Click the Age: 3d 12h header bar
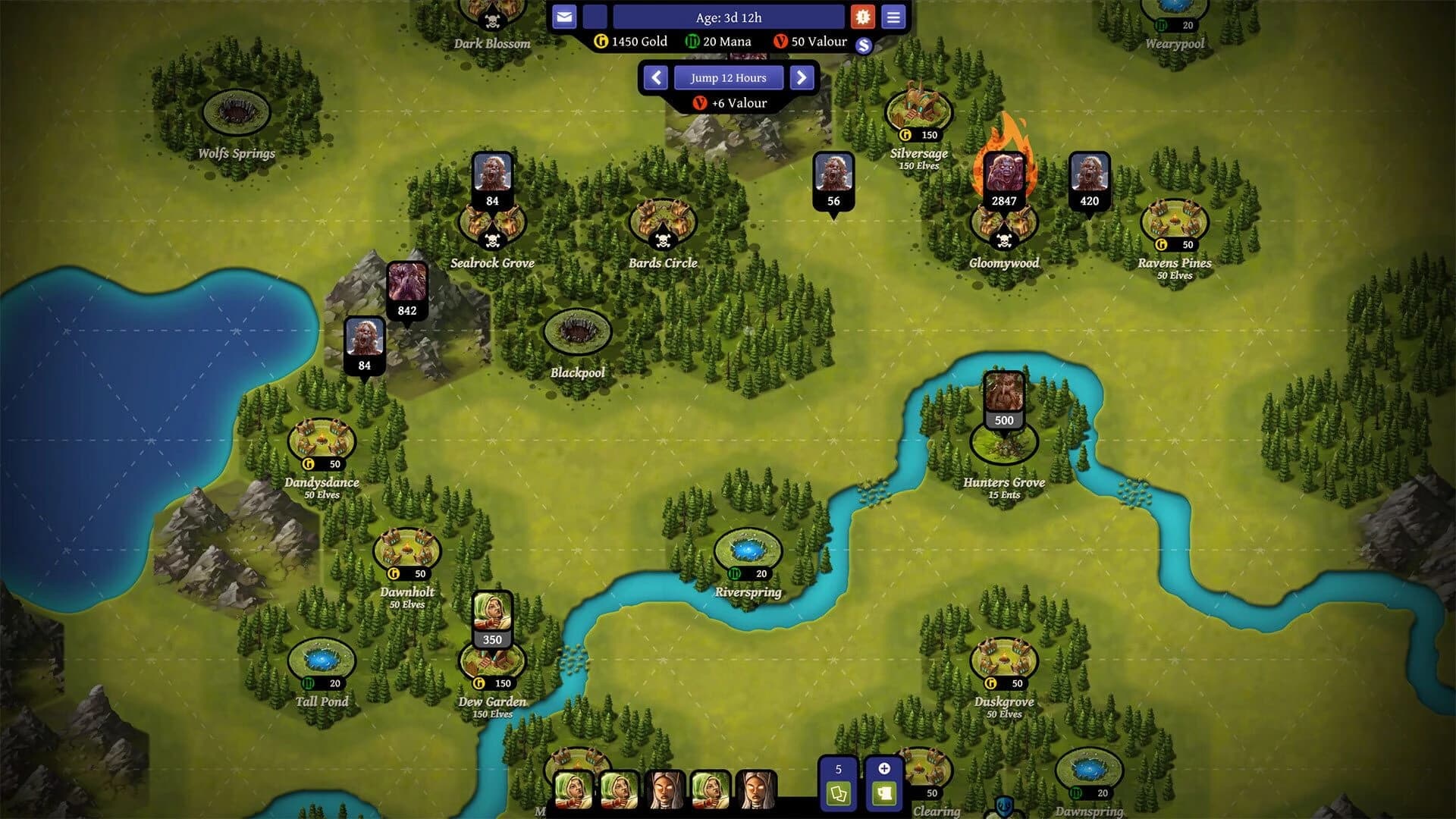1456x819 pixels. coord(729,17)
